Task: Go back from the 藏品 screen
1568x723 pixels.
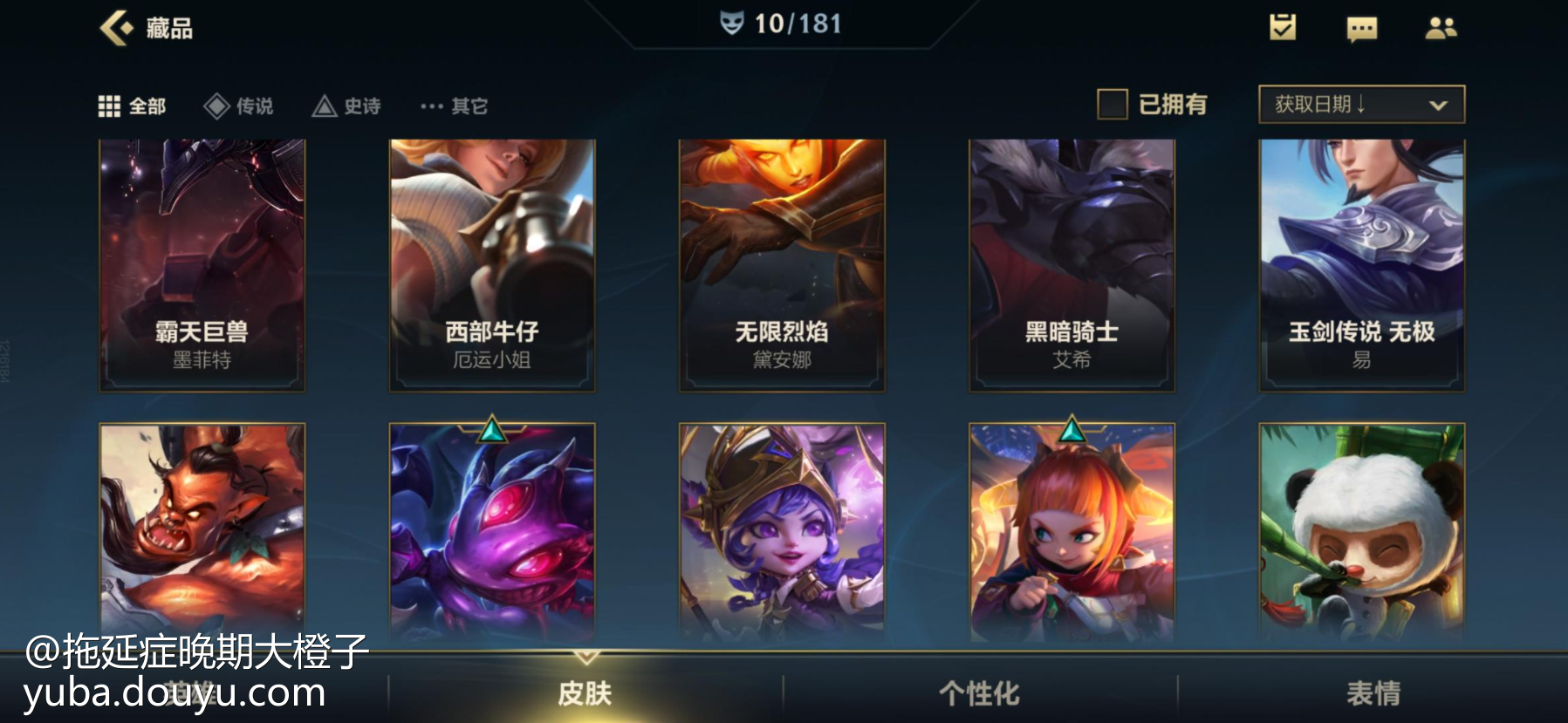Action: (x=116, y=28)
